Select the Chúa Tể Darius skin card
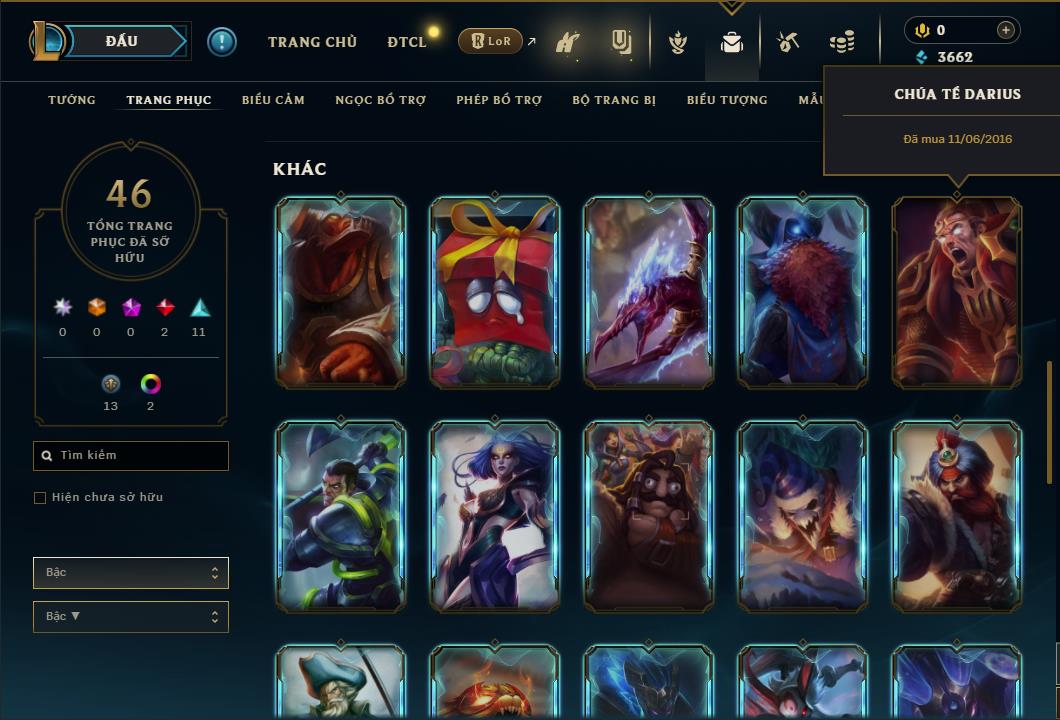Image resolution: width=1060 pixels, height=720 pixels. point(956,291)
